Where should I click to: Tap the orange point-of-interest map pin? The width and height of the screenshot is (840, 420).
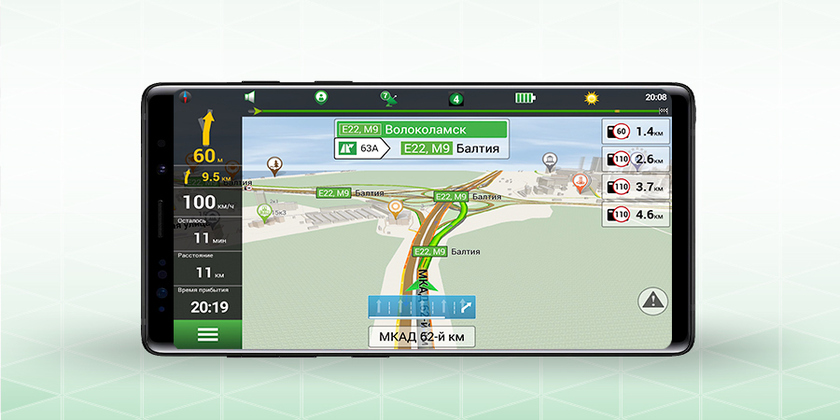pyautogui.click(x=396, y=207)
